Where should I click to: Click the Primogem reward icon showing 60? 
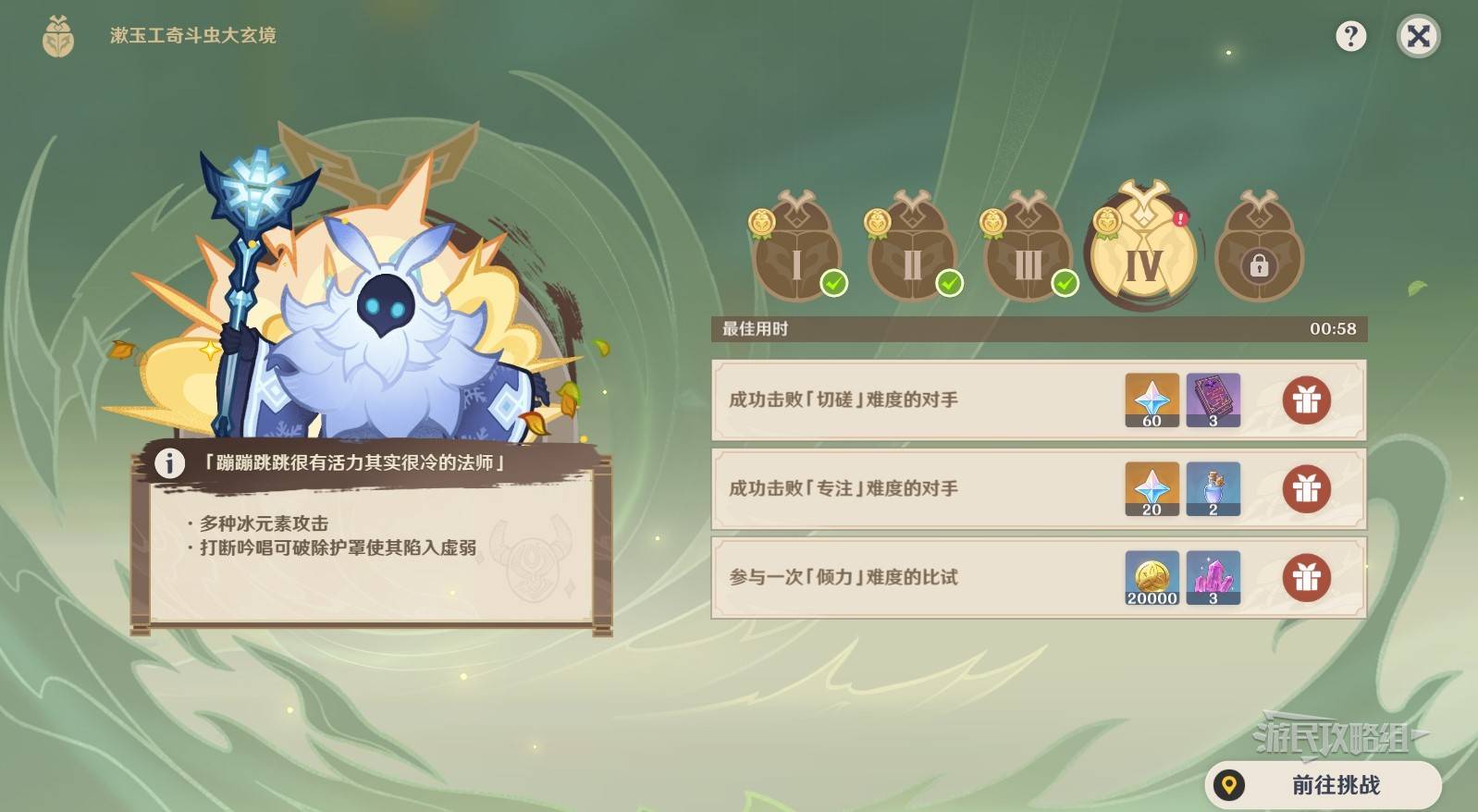pyautogui.click(x=1152, y=400)
